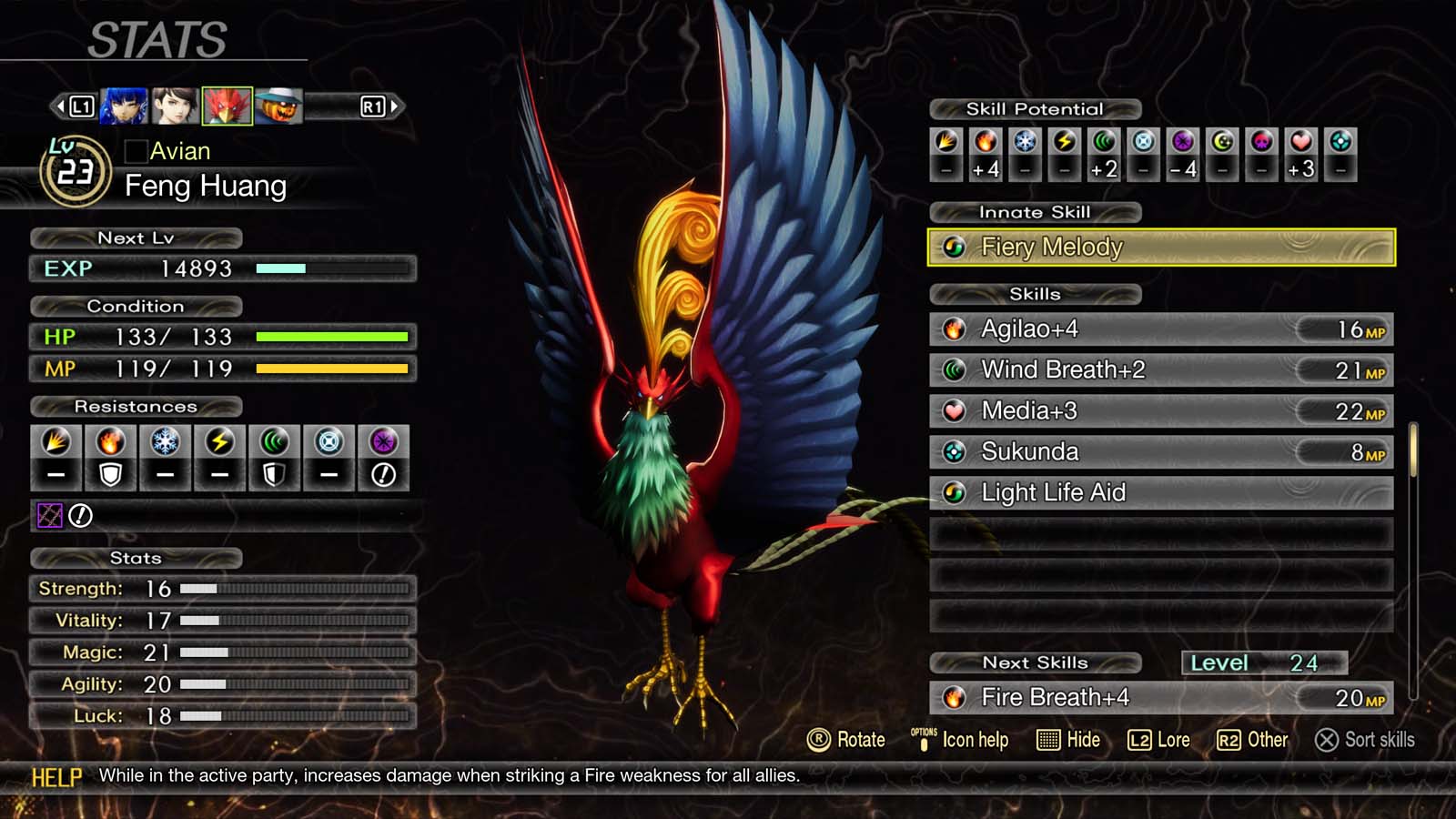The width and height of the screenshot is (1456, 819).
Task: Toggle Hide to conceal the interface
Action: click(1066, 740)
